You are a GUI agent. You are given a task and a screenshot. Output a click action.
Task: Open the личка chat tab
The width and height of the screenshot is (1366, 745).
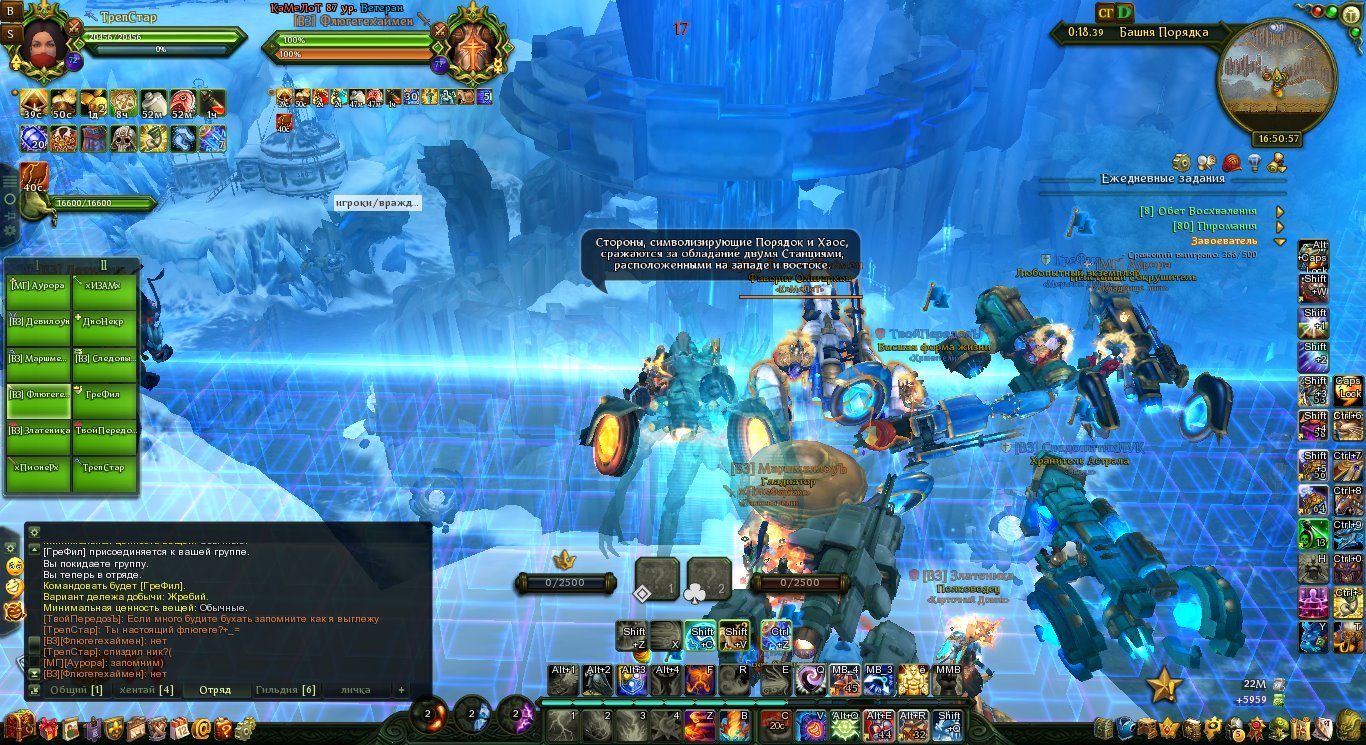tap(354, 690)
